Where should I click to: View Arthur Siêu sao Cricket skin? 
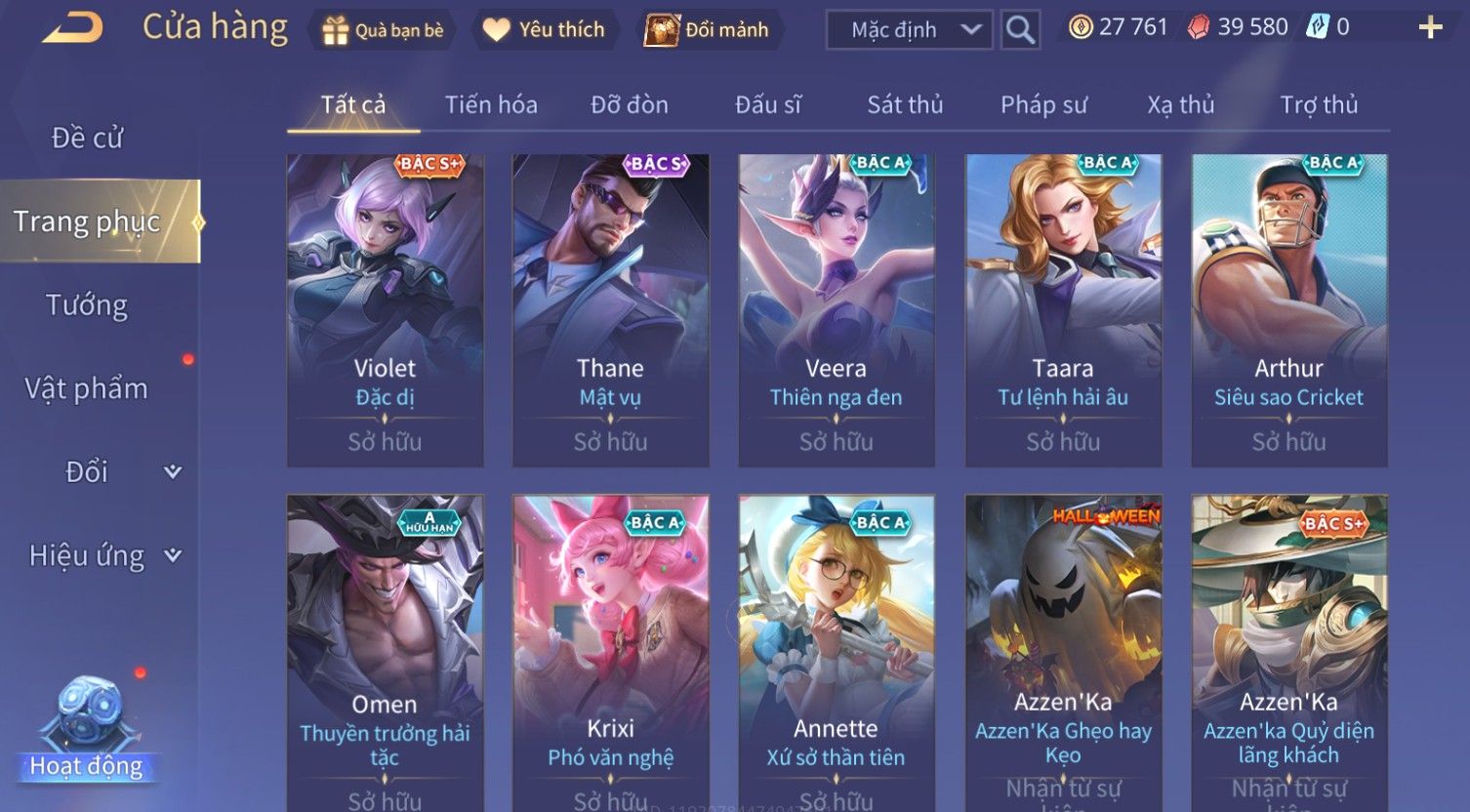[1288, 309]
